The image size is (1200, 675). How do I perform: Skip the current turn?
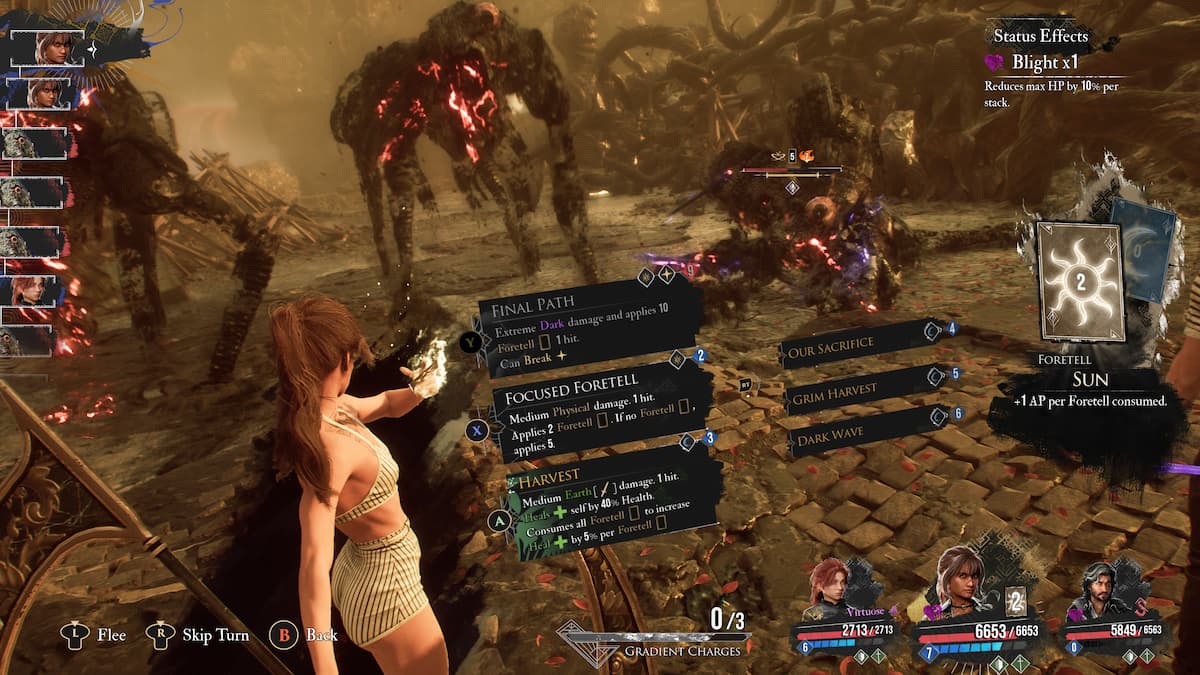(x=206, y=634)
